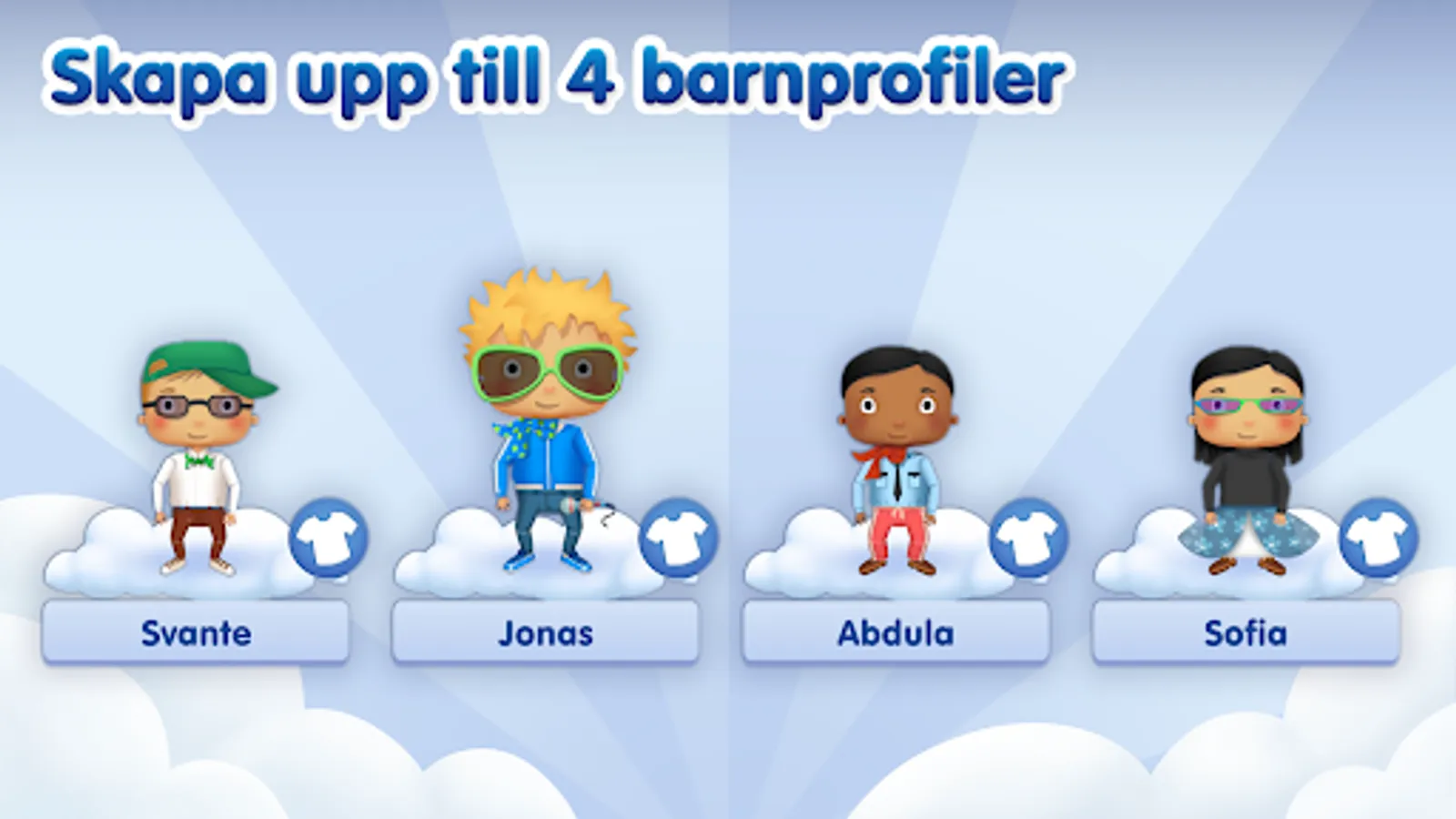
Task: Select the Sofia character avatar
Action: click(1245, 455)
